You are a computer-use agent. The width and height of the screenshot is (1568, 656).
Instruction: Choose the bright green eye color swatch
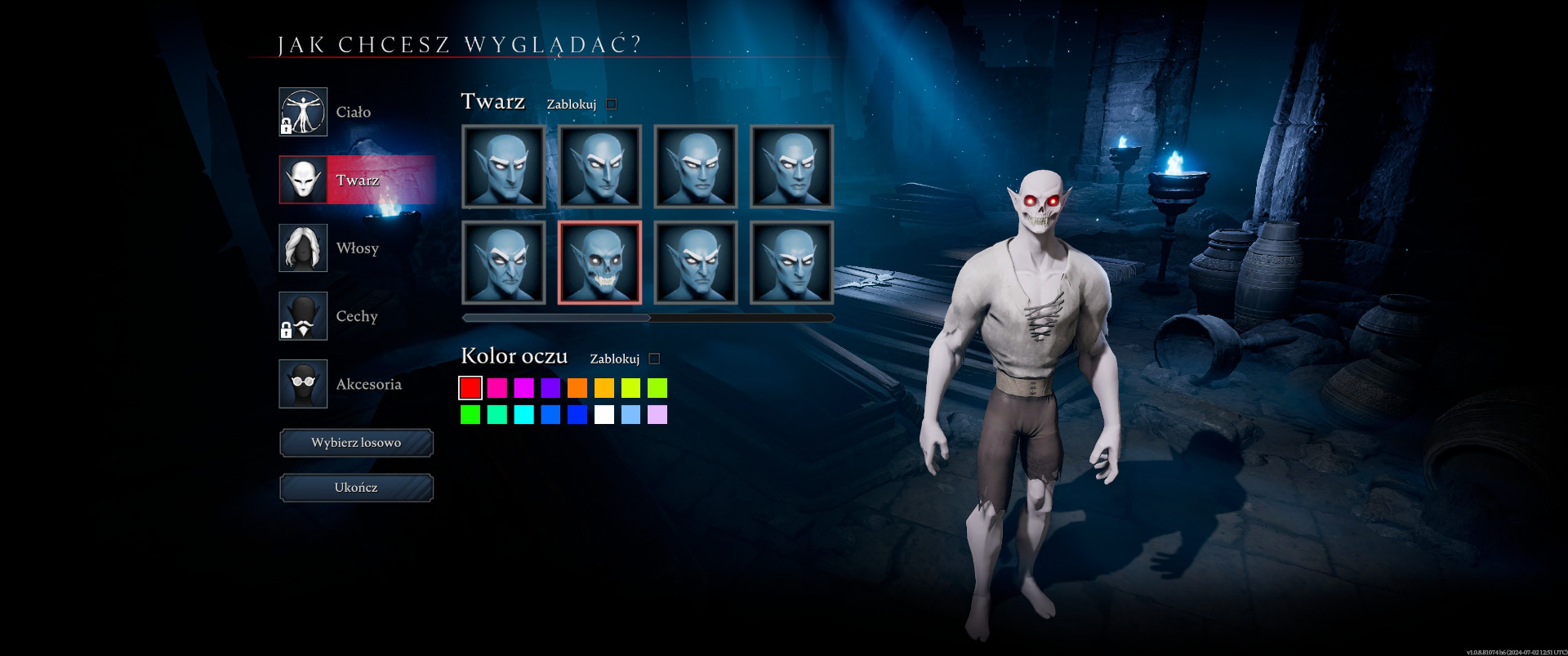470,415
